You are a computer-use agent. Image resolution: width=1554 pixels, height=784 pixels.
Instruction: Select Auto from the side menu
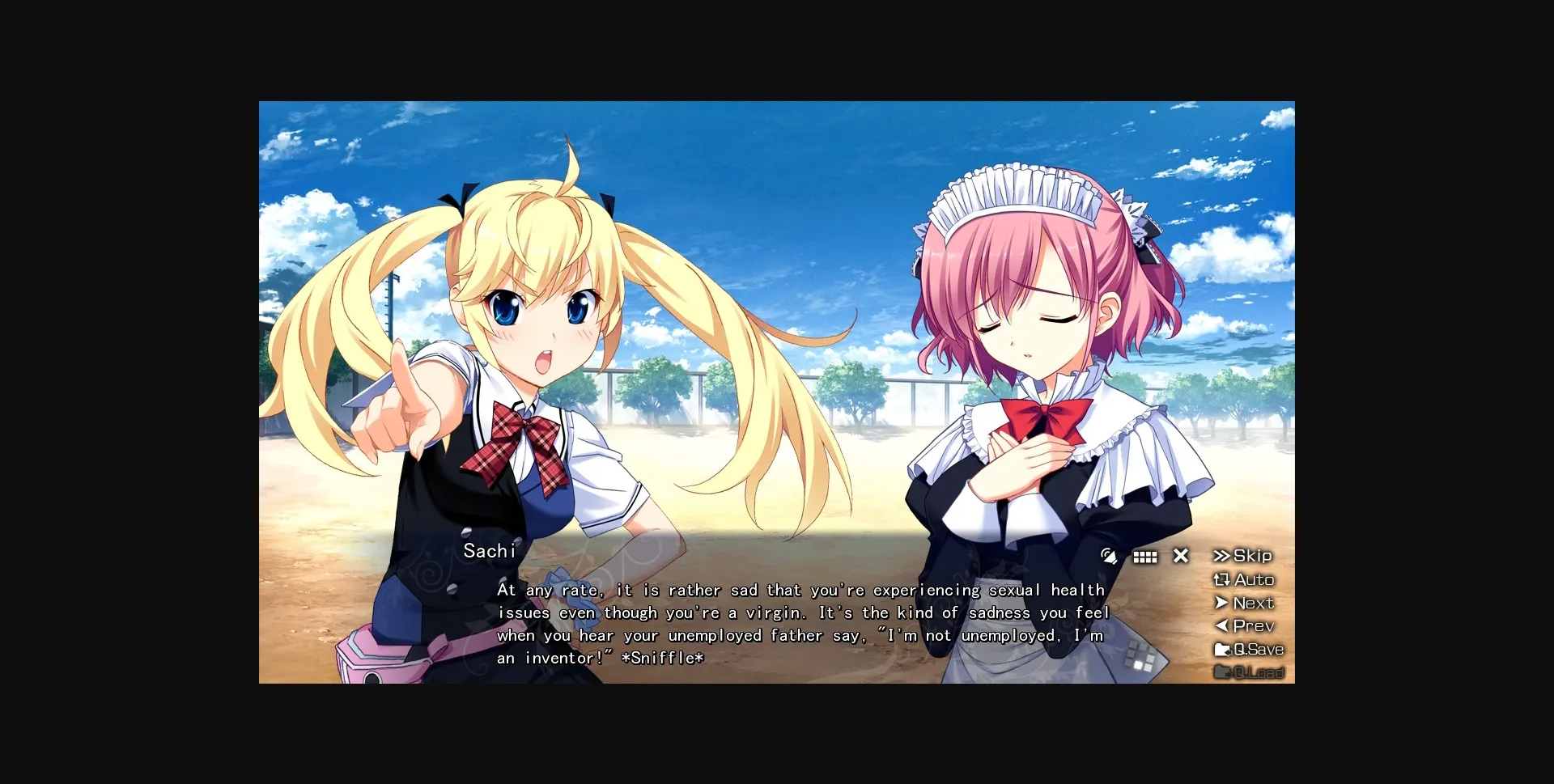[x=1247, y=579]
